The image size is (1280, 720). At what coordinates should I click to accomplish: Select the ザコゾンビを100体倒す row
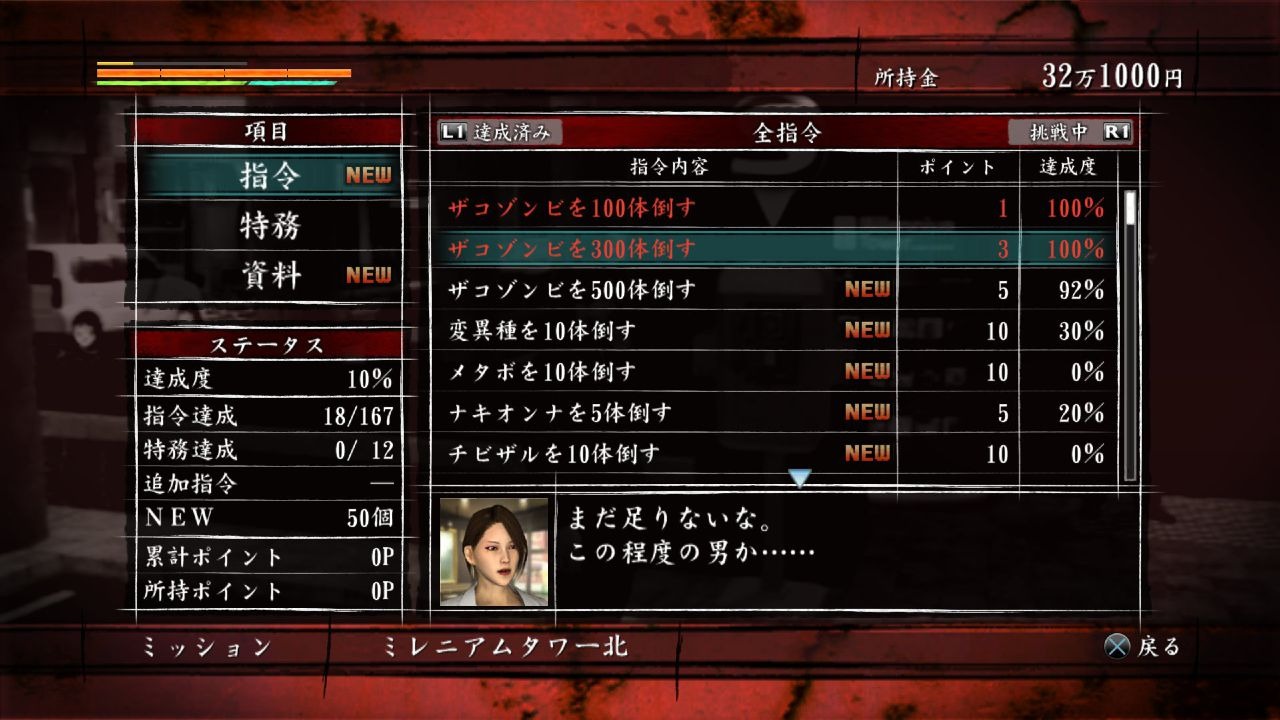tap(775, 208)
